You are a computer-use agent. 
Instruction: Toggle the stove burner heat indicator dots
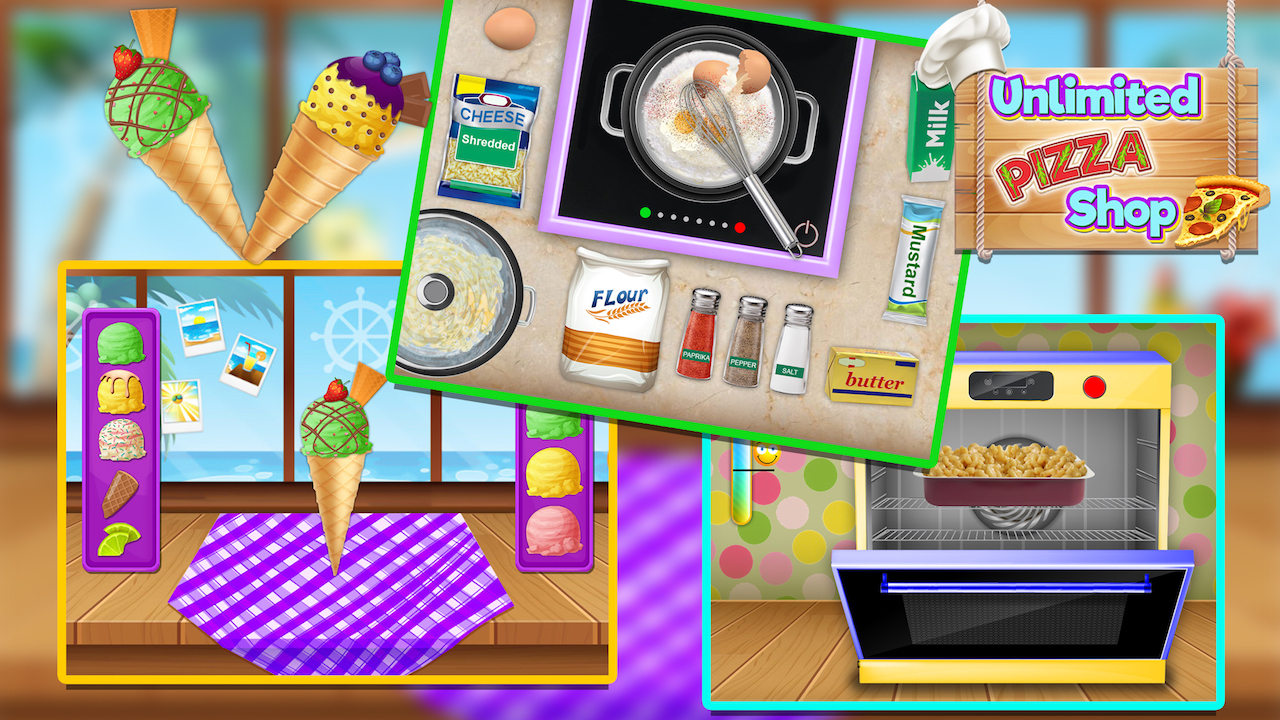pos(690,221)
